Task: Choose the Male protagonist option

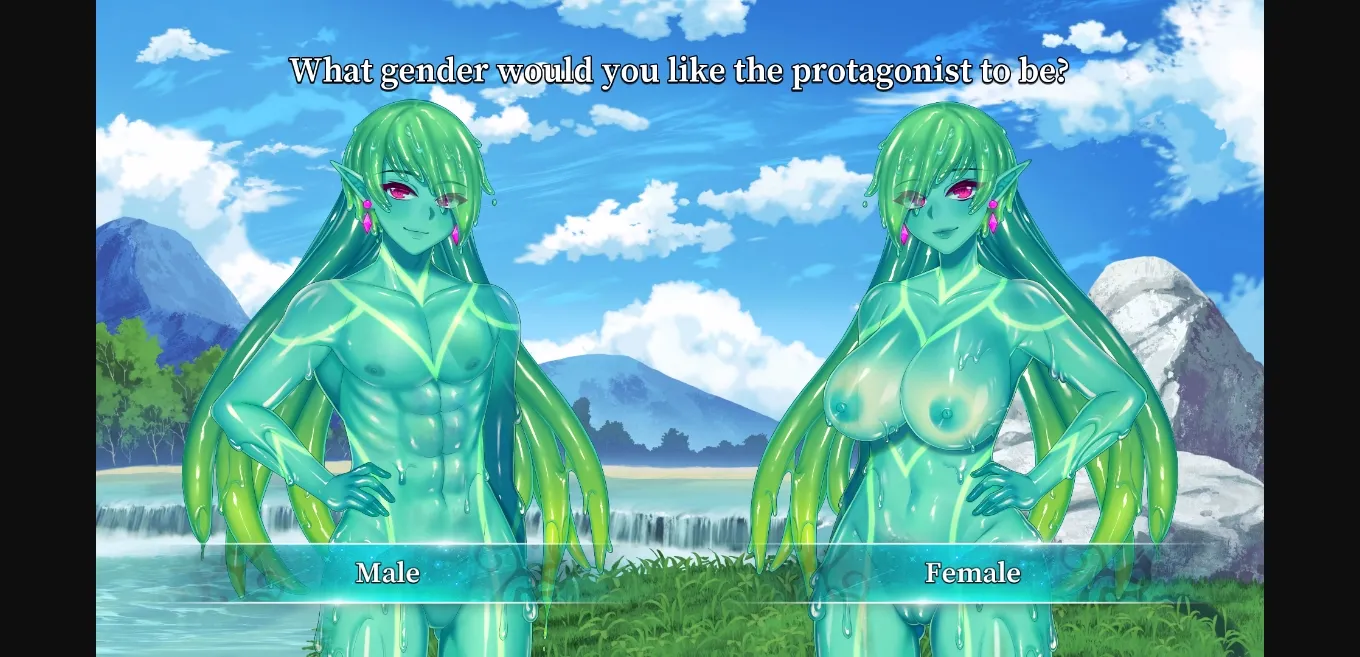Action: (x=388, y=573)
